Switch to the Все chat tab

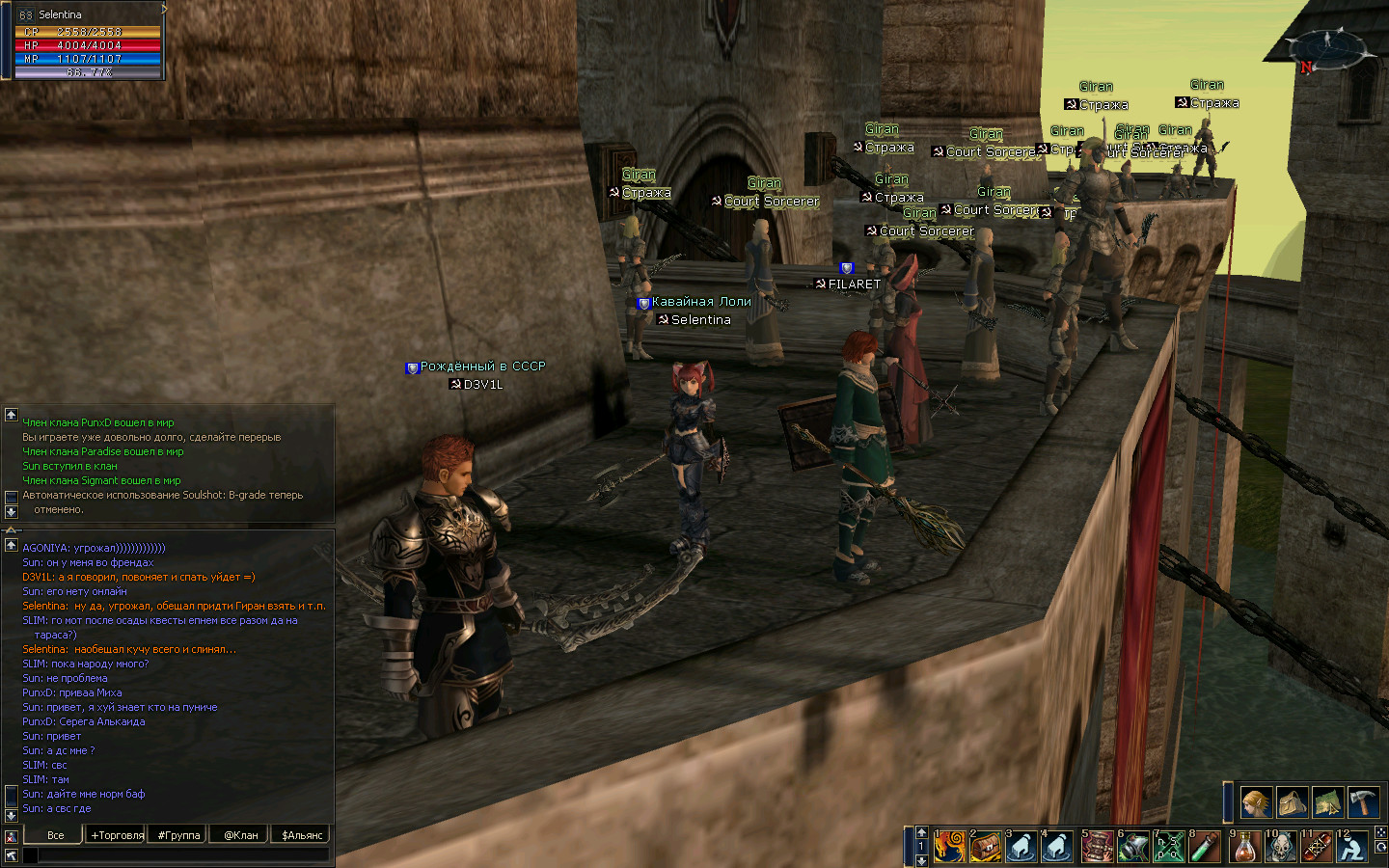click(55, 835)
